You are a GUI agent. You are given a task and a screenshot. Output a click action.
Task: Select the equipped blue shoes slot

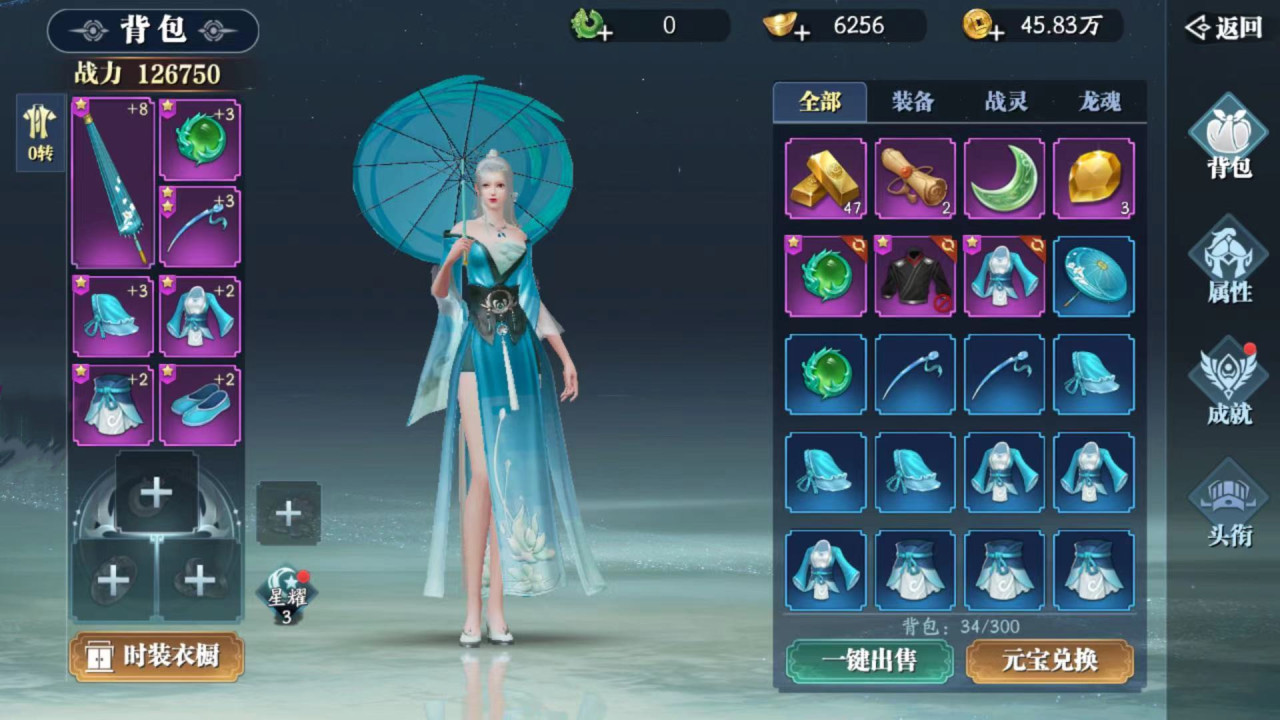pos(200,406)
